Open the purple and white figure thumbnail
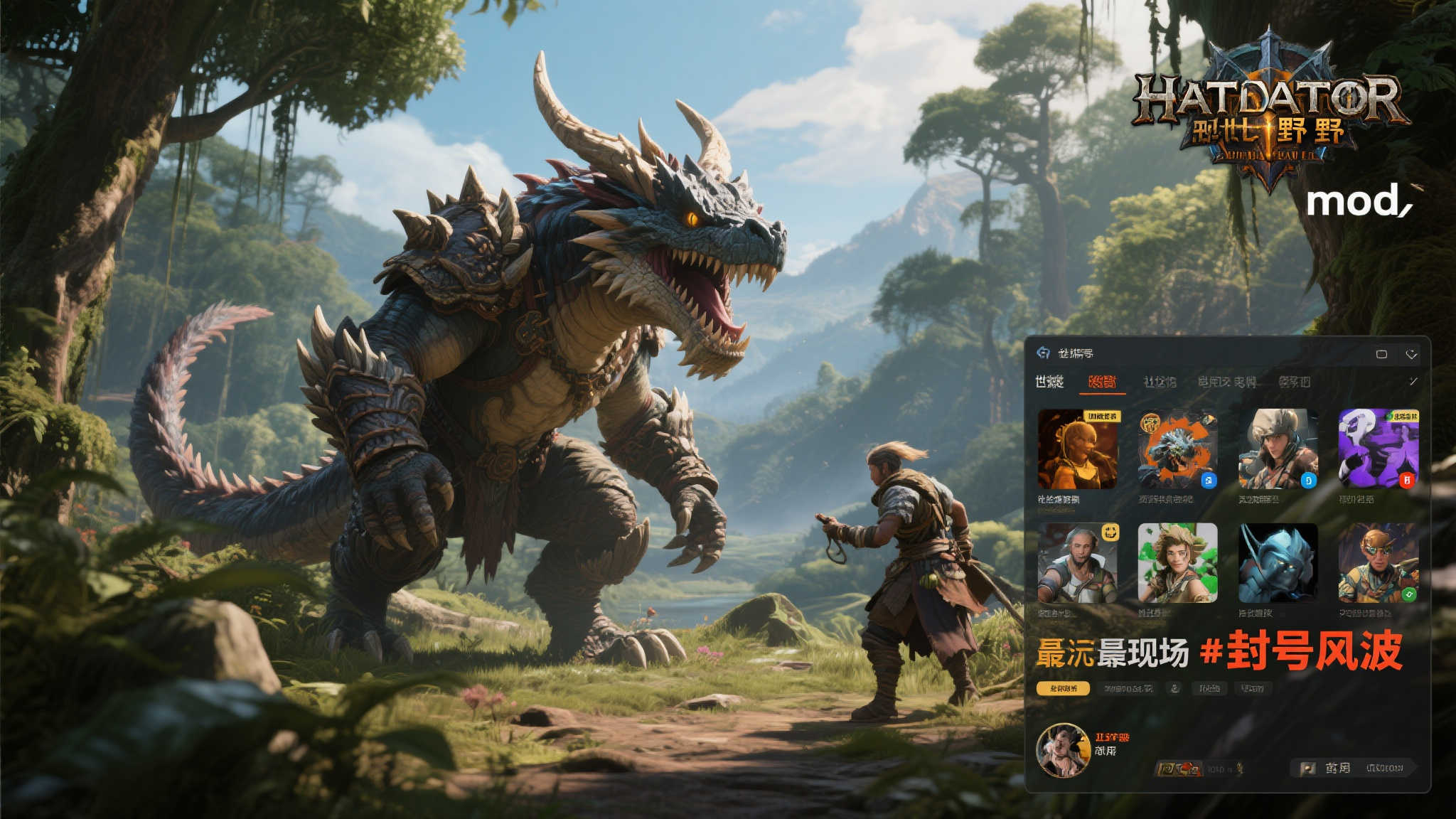Image resolution: width=1456 pixels, height=819 pixels. [x=1379, y=449]
